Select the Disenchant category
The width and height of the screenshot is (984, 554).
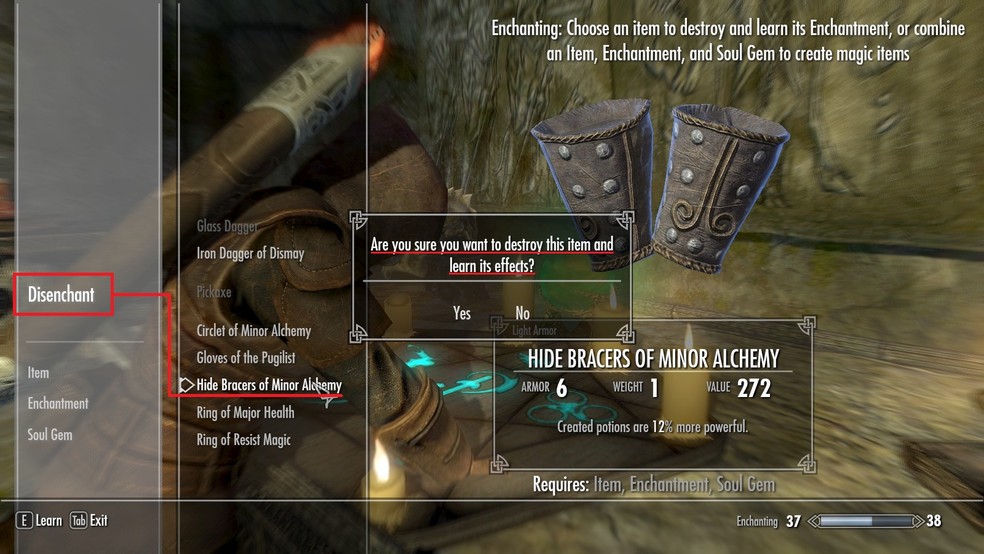coord(62,295)
